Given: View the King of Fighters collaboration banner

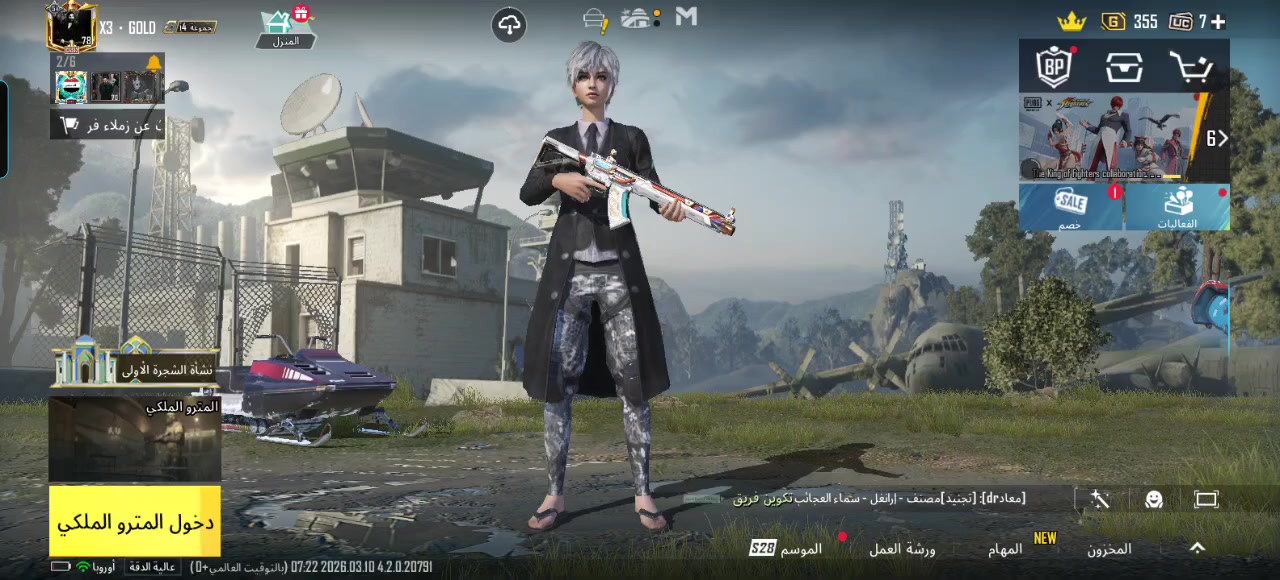Looking at the screenshot, I should tap(1110, 138).
